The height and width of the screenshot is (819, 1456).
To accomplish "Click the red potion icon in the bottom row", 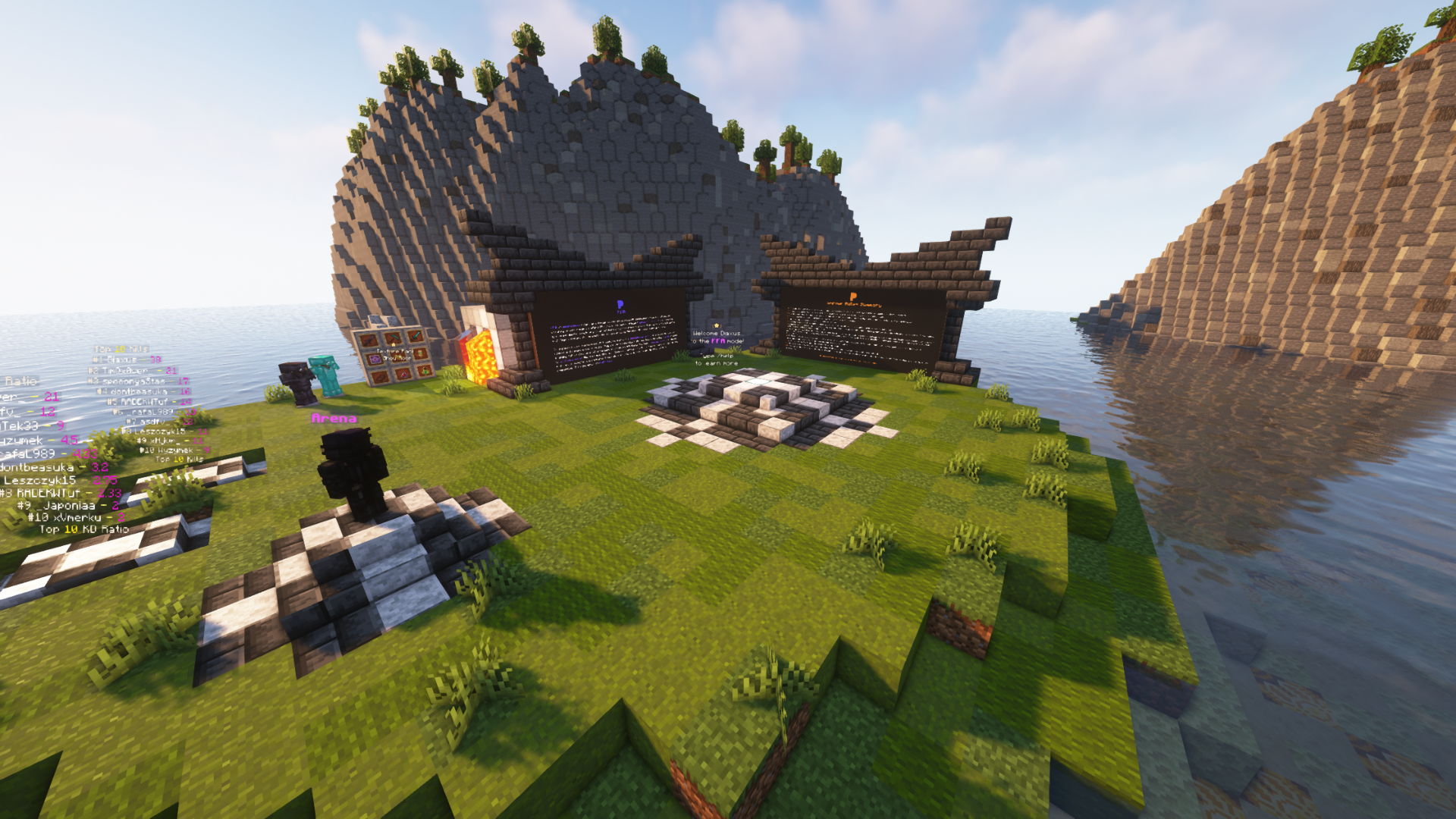I will (x=404, y=375).
